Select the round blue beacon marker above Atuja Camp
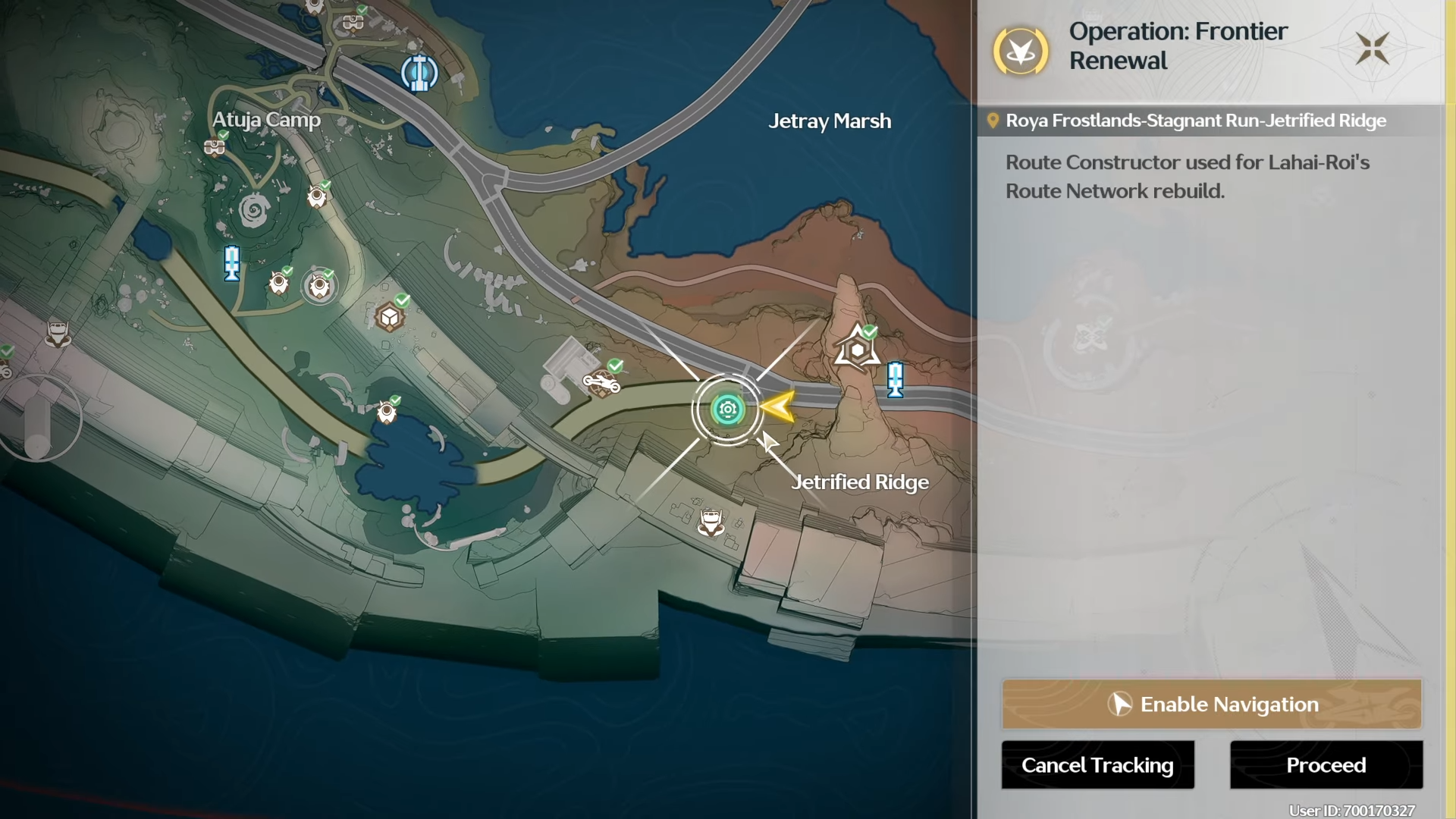 (x=419, y=74)
